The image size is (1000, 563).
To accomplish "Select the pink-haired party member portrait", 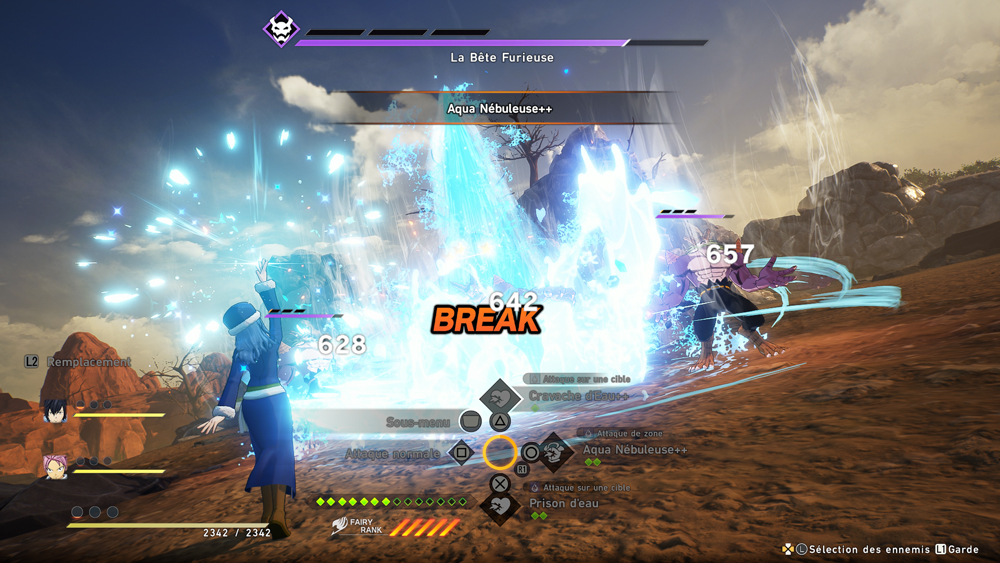I will pos(55,466).
